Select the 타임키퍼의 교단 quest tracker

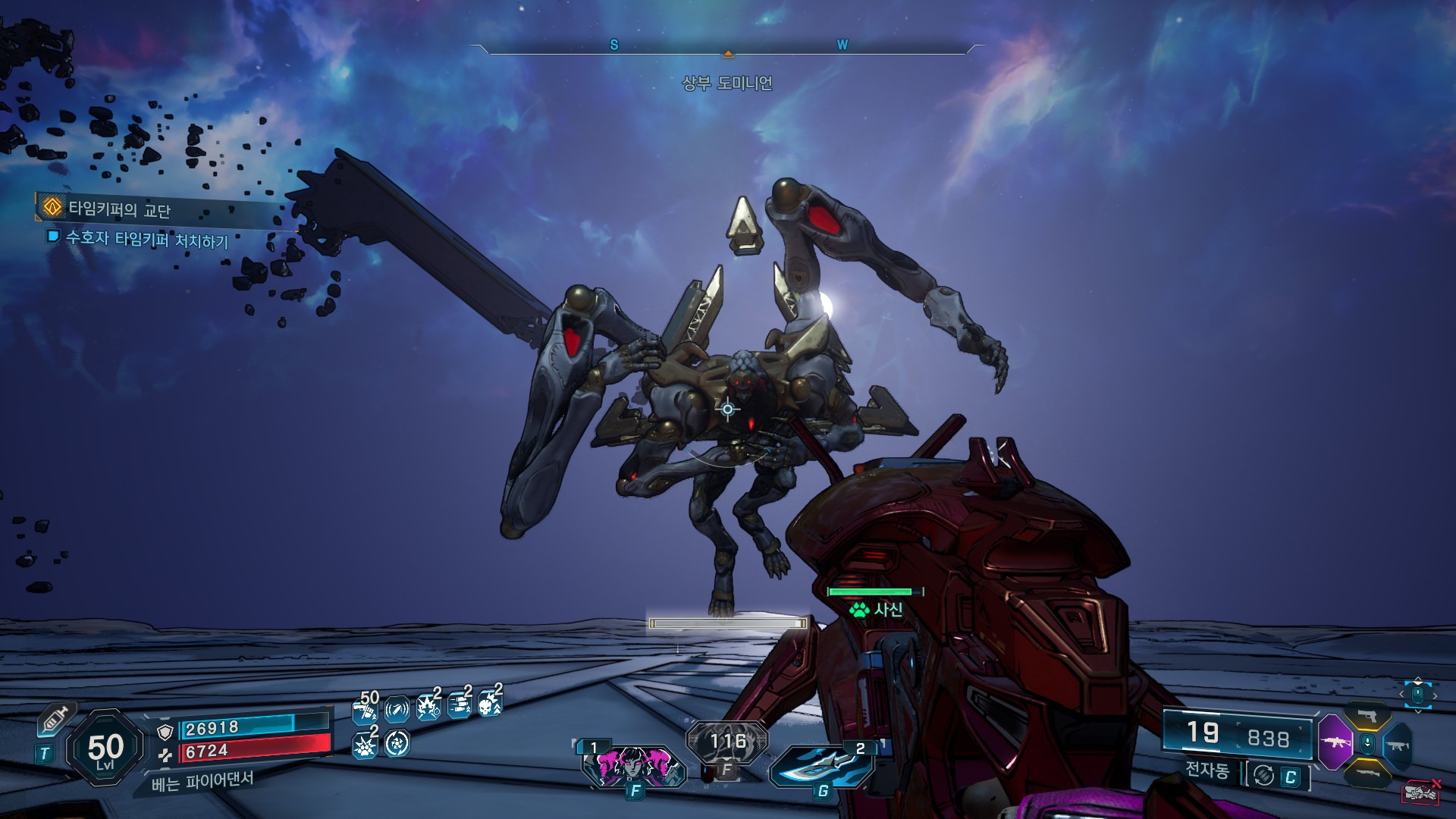pyautogui.click(x=119, y=209)
